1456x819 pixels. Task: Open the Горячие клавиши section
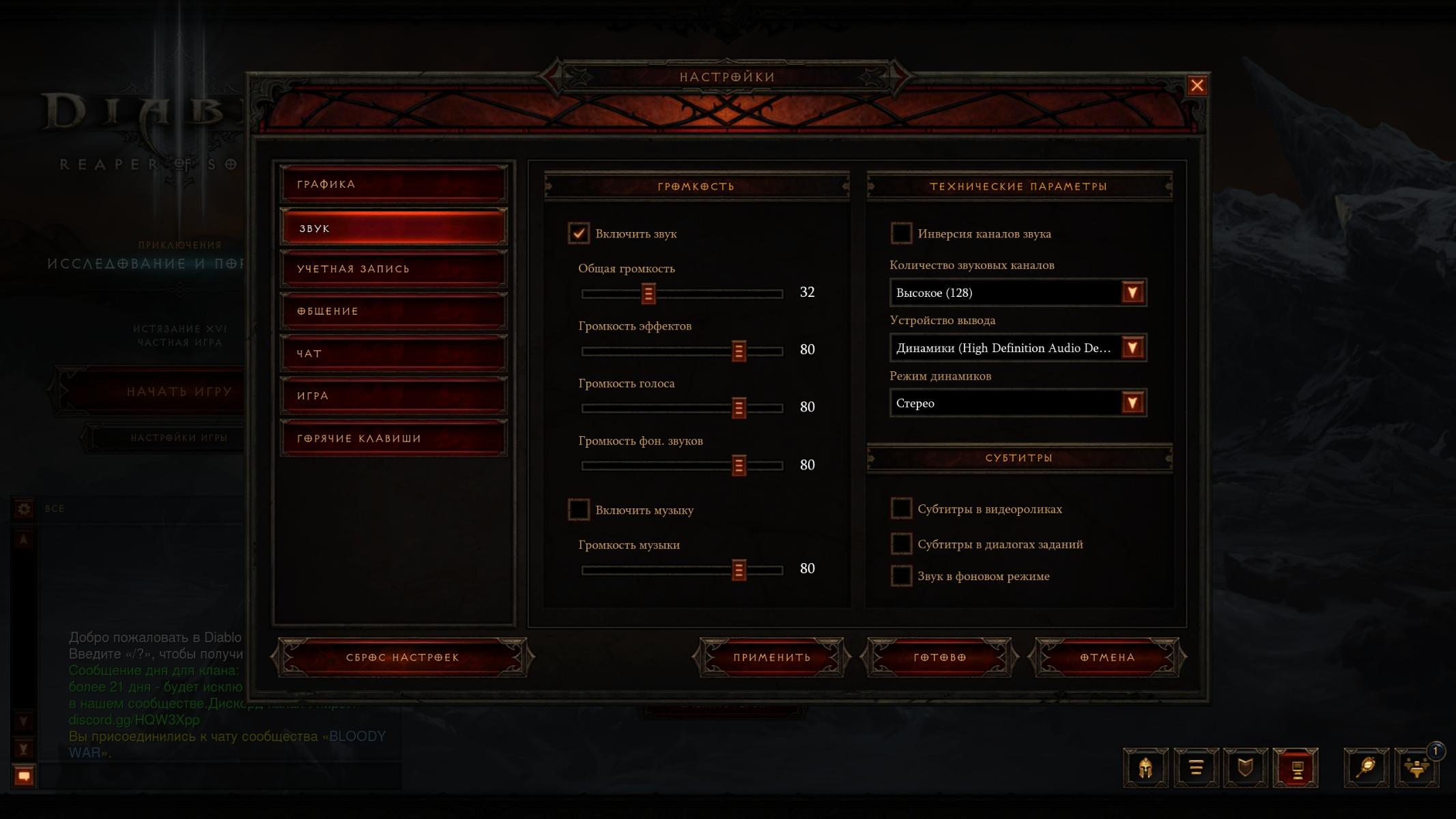(393, 438)
